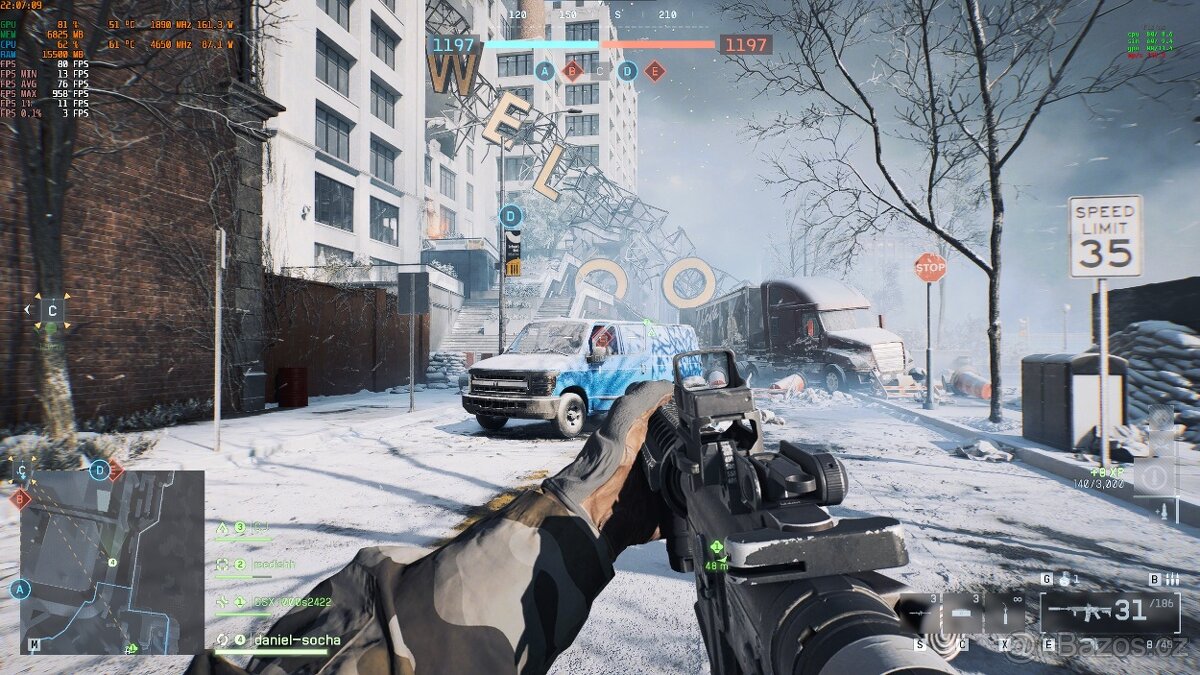Select objective D in the top flag row
This screenshot has width=1200, height=675.
tap(627, 71)
